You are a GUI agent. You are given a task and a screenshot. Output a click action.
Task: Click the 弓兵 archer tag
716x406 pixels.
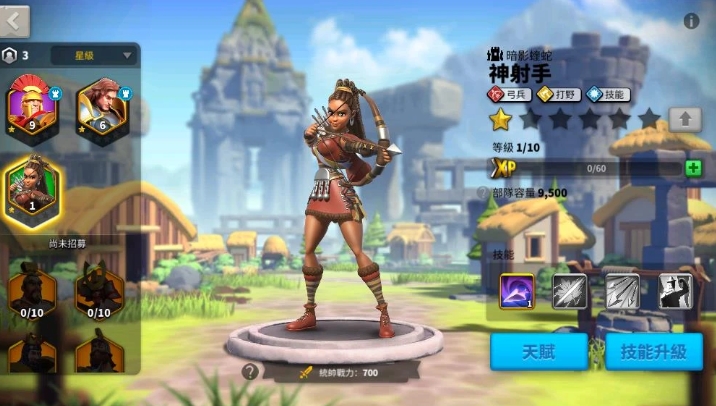coord(510,95)
